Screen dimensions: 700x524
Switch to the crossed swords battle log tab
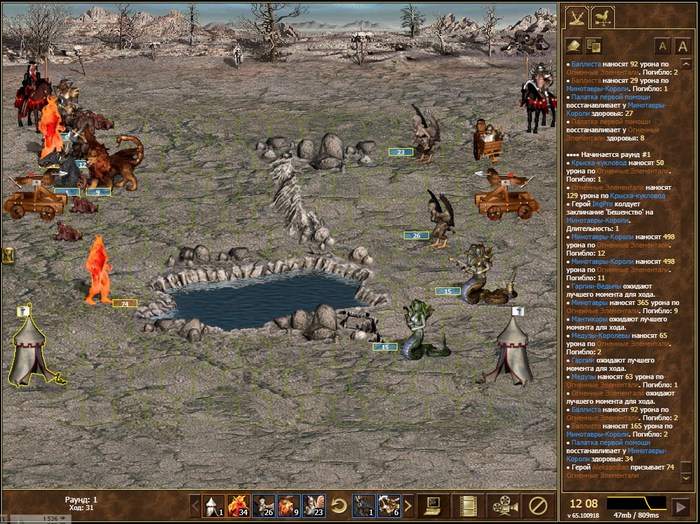pyautogui.click(x=577, y=17)
